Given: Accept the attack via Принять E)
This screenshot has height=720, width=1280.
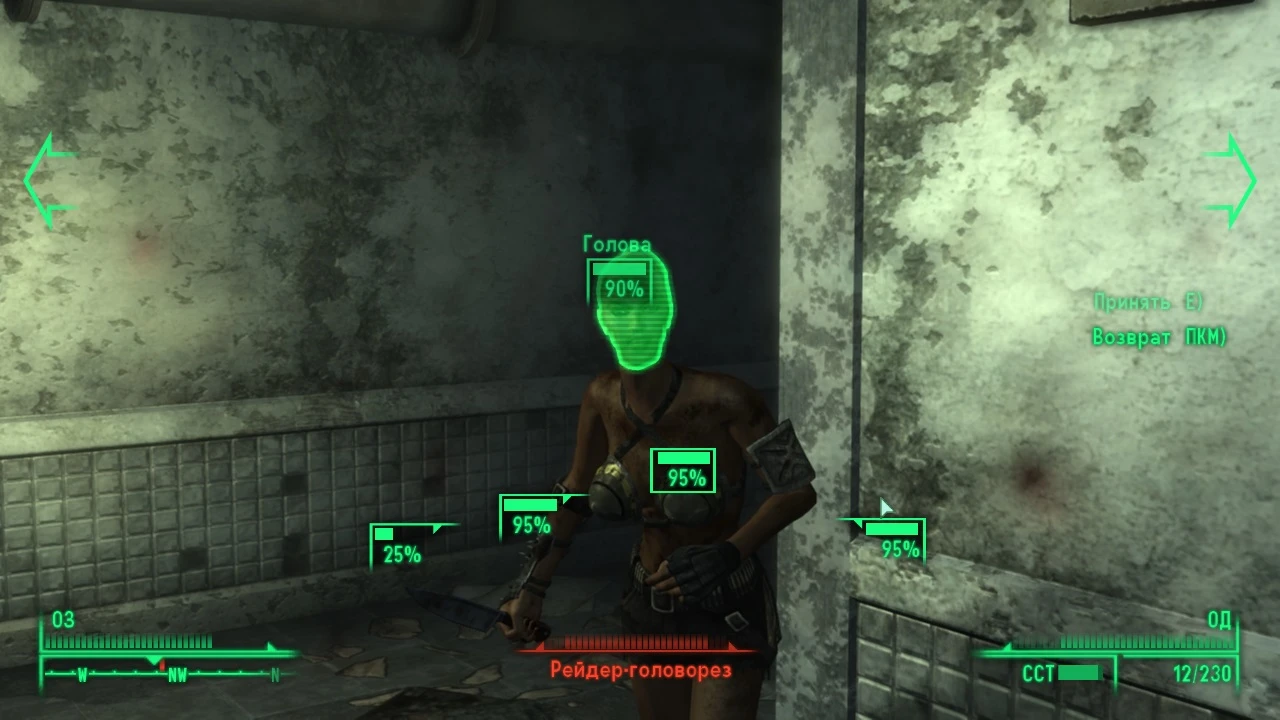Looking at the screenshot, I should pyautogui.click(x=1146, y=301).
